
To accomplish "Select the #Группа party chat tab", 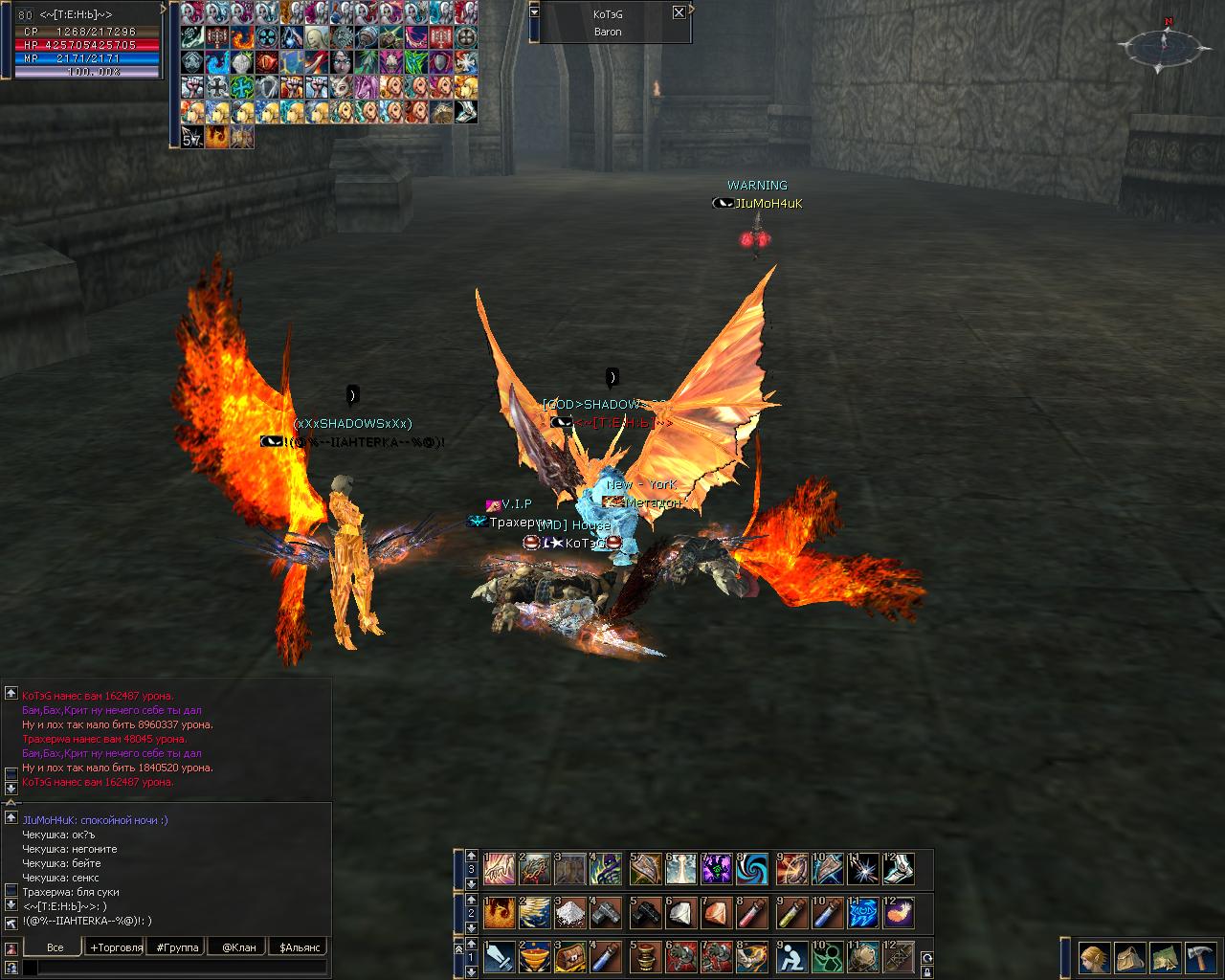I will tap(177, 947).
